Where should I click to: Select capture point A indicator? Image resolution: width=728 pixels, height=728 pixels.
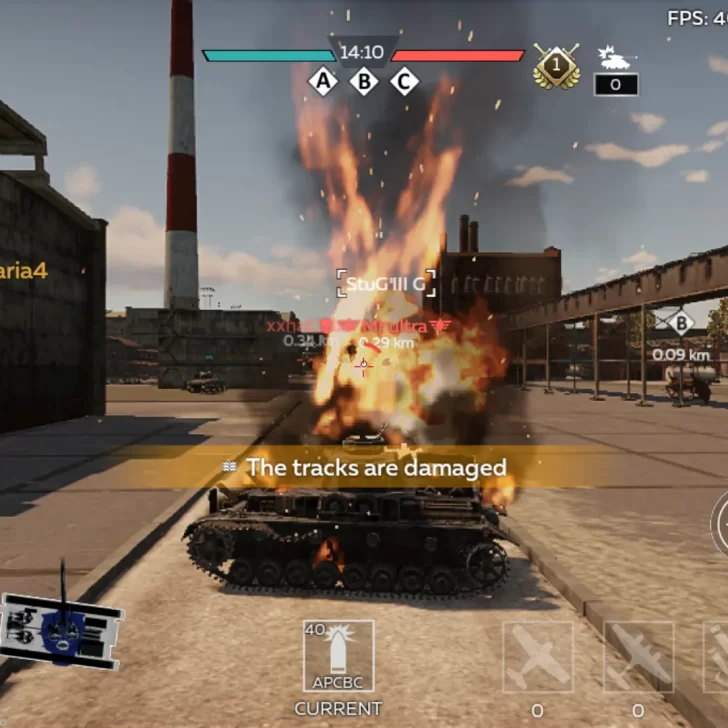pyautogui.click(x=323, y=82)
